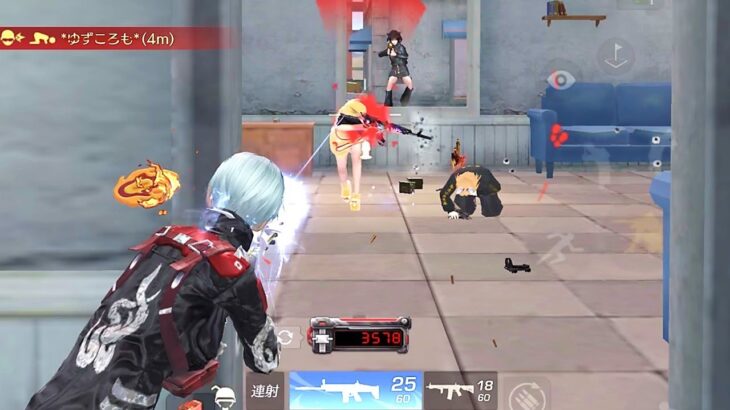The width and height of the screenshot is (730, 410).
Task: Toggle the 連射 fire mode button
Action: (264, 391)
